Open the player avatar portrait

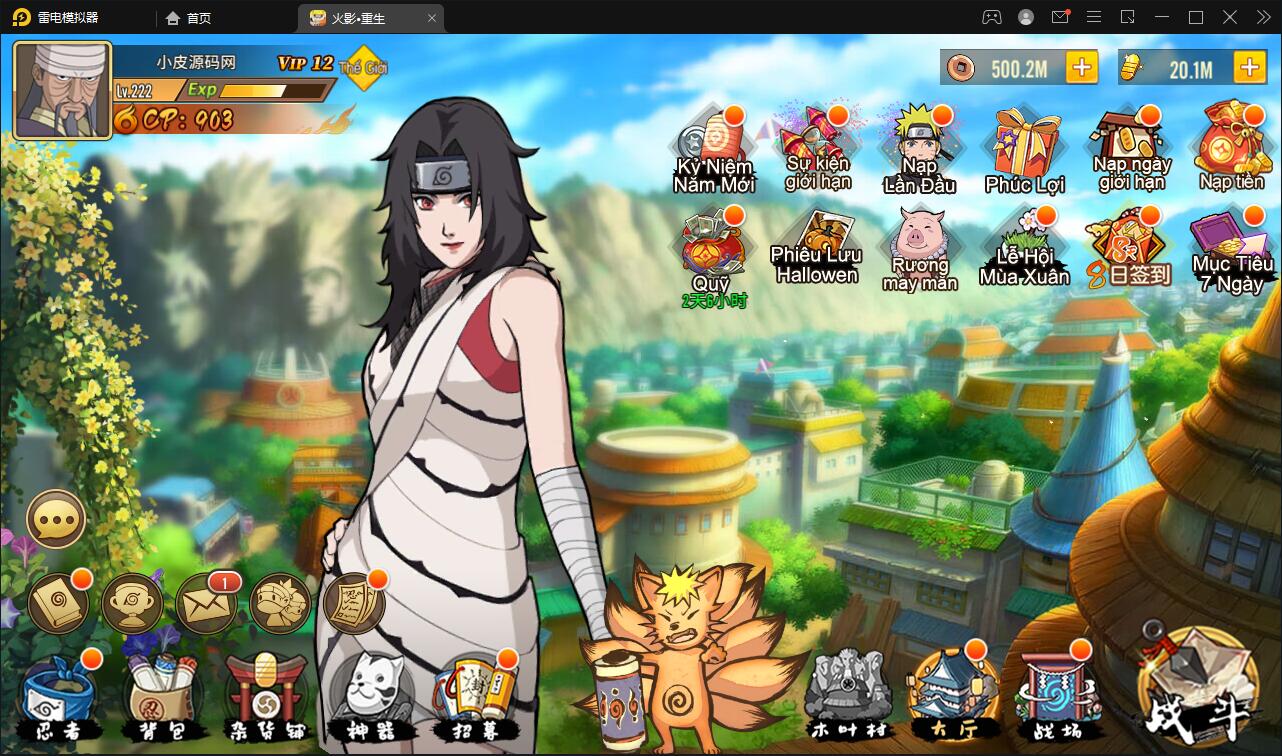coord(60,88)
